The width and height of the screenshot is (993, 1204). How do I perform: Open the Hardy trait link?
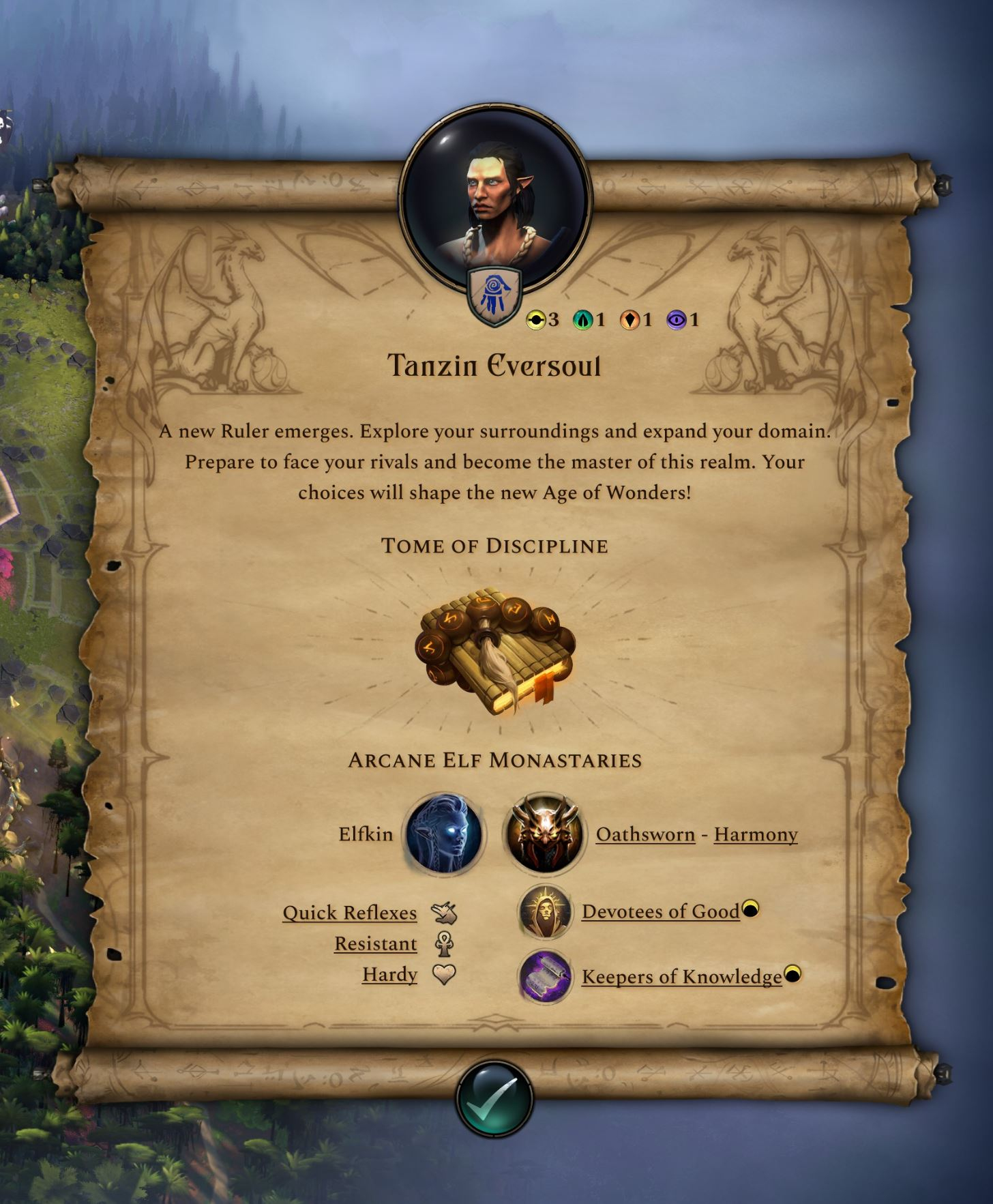[389, 974]
